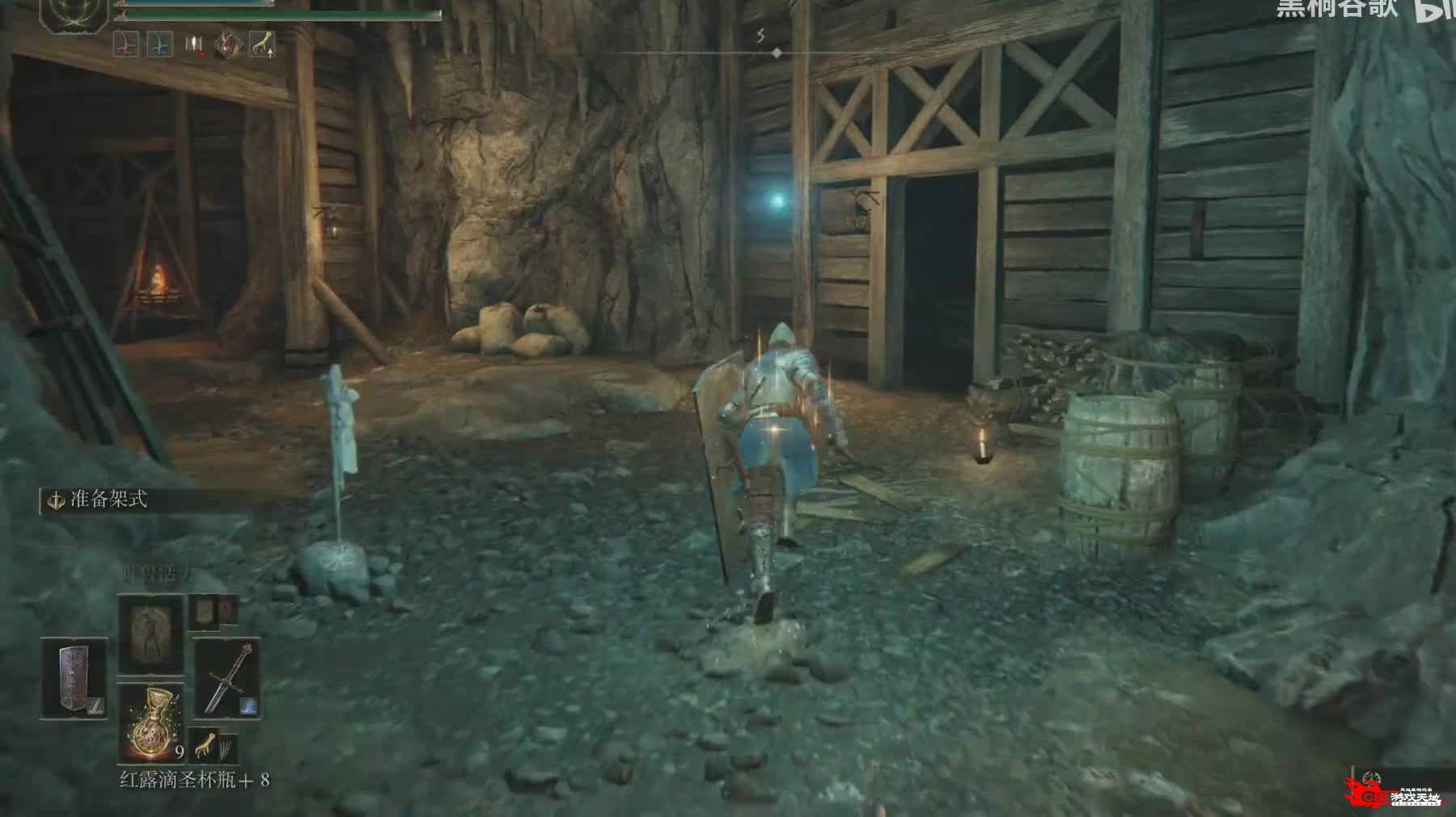Screen dimensions: 1456x817
Task: Click the compass bar above the scene
Action: 777,53
